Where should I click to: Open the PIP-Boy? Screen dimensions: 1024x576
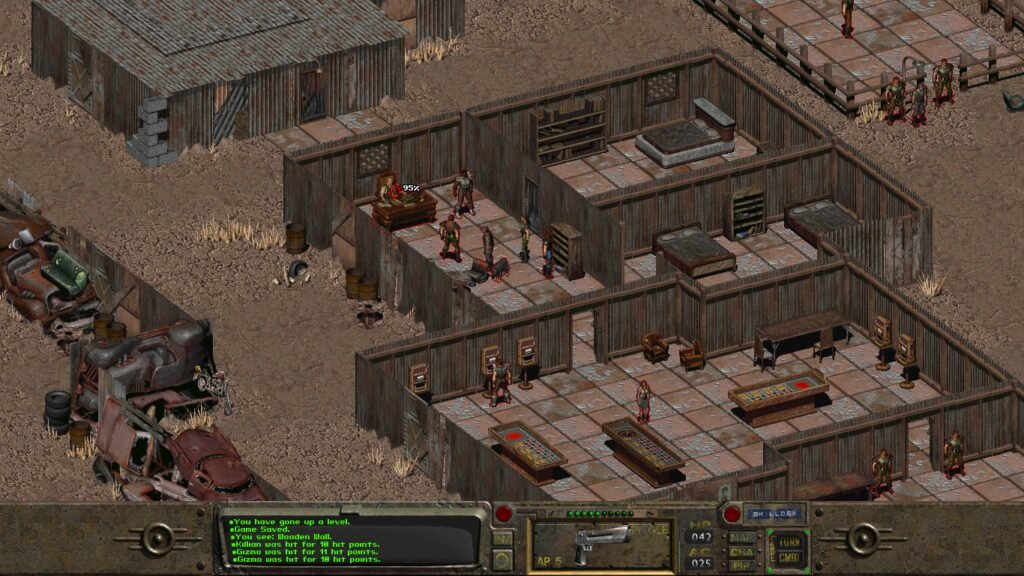741,565
